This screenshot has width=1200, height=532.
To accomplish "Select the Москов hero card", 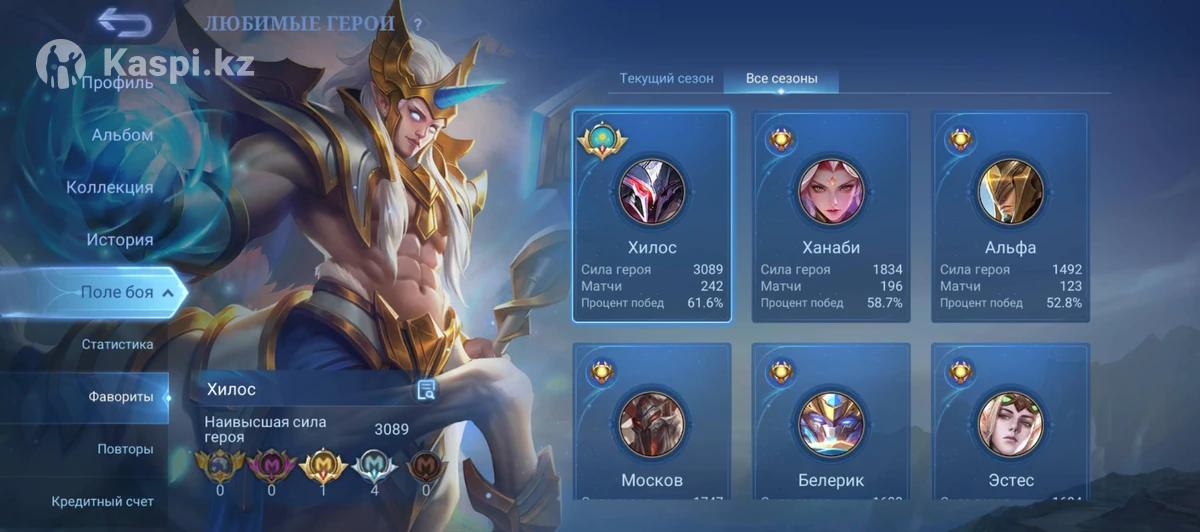I will (x=652, y=422).
